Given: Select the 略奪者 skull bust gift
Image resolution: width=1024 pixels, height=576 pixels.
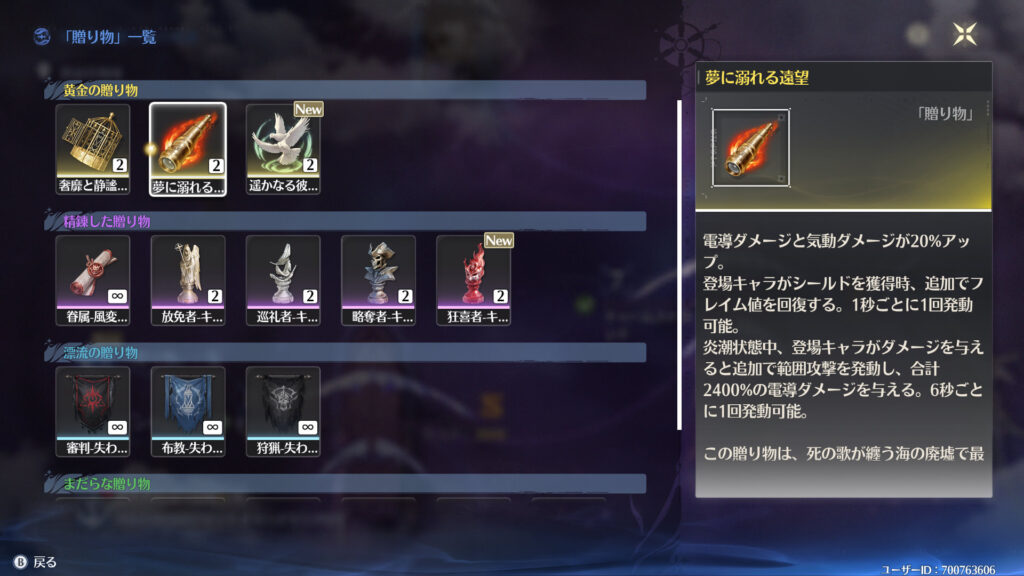Looking at the screenshot, I should (x=378, y=279).
